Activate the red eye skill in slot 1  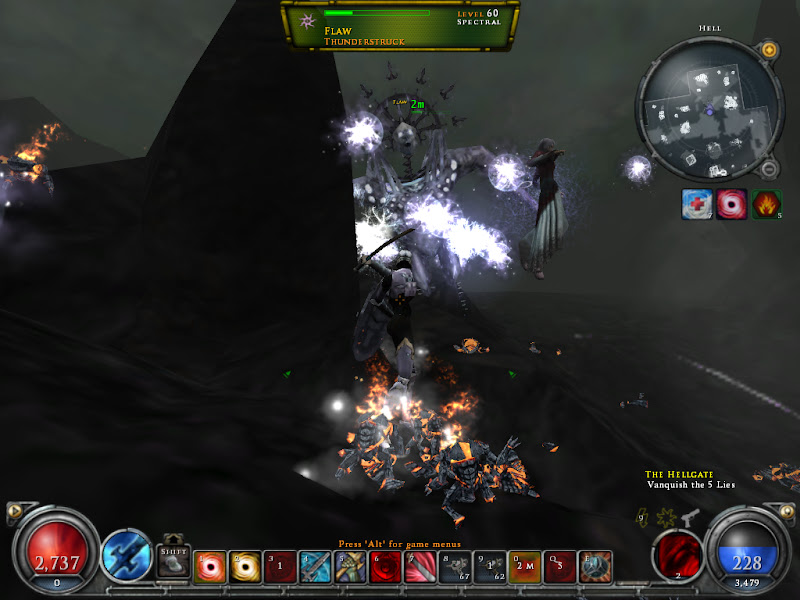(210, 567)
